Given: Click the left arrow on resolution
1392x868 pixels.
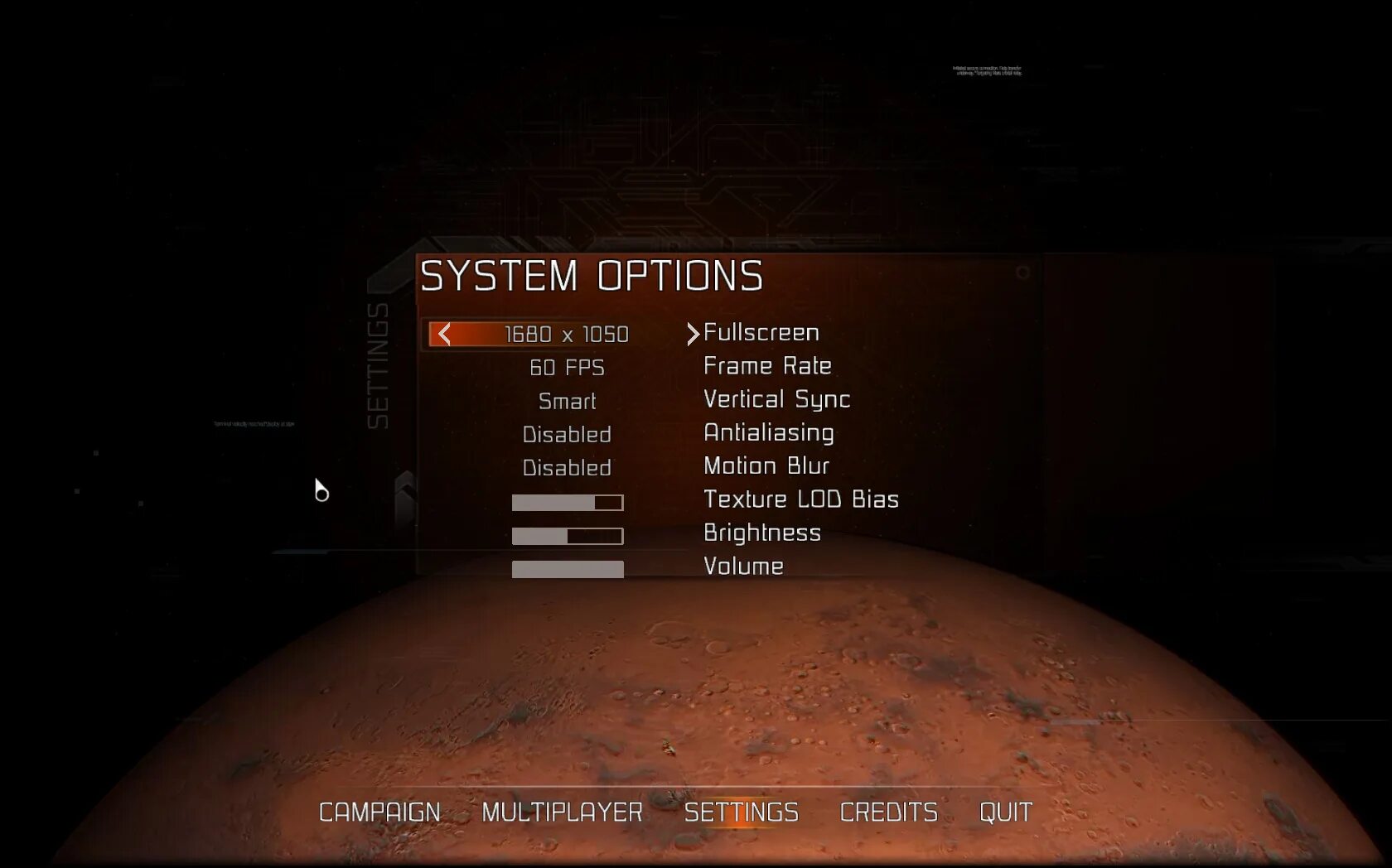Looking at the screenshot, I should [x=445, y=335].
